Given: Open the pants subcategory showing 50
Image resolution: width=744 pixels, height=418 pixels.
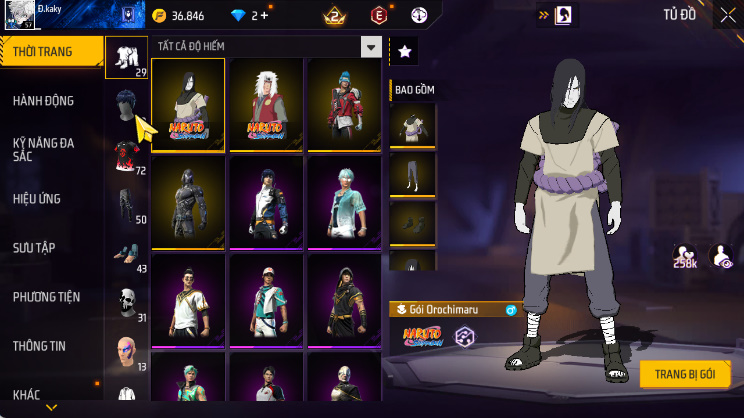Looking at the screenshot, I should 127,204.
